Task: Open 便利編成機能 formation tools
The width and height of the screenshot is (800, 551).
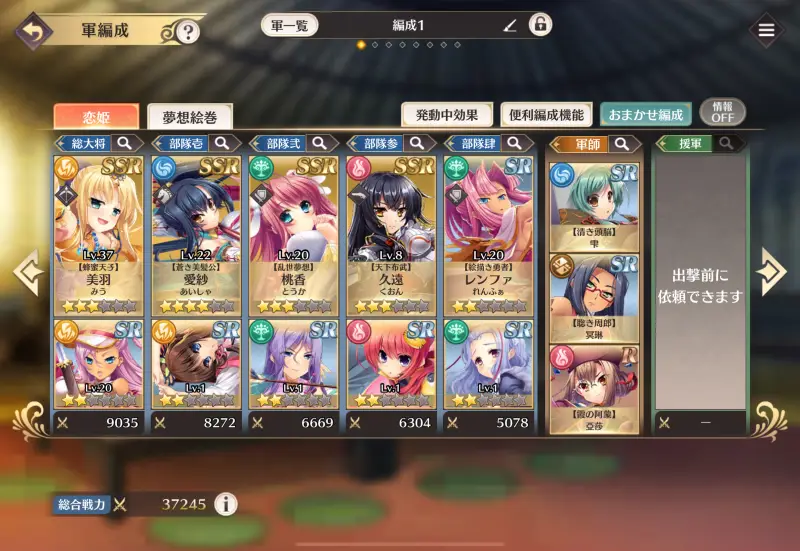Action: coord(546,115)
